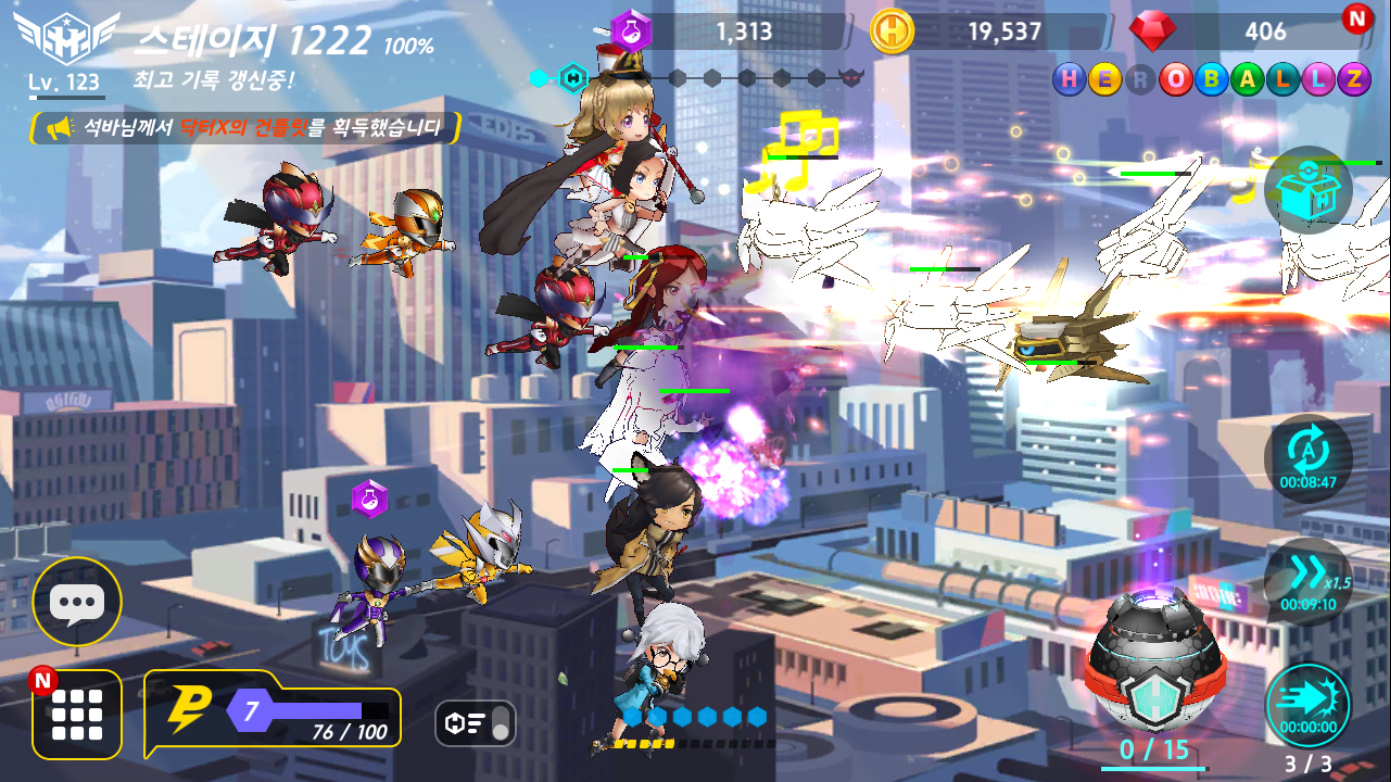
Task: Toggle the switch next to the power gauge
Action: click(475, 723)
